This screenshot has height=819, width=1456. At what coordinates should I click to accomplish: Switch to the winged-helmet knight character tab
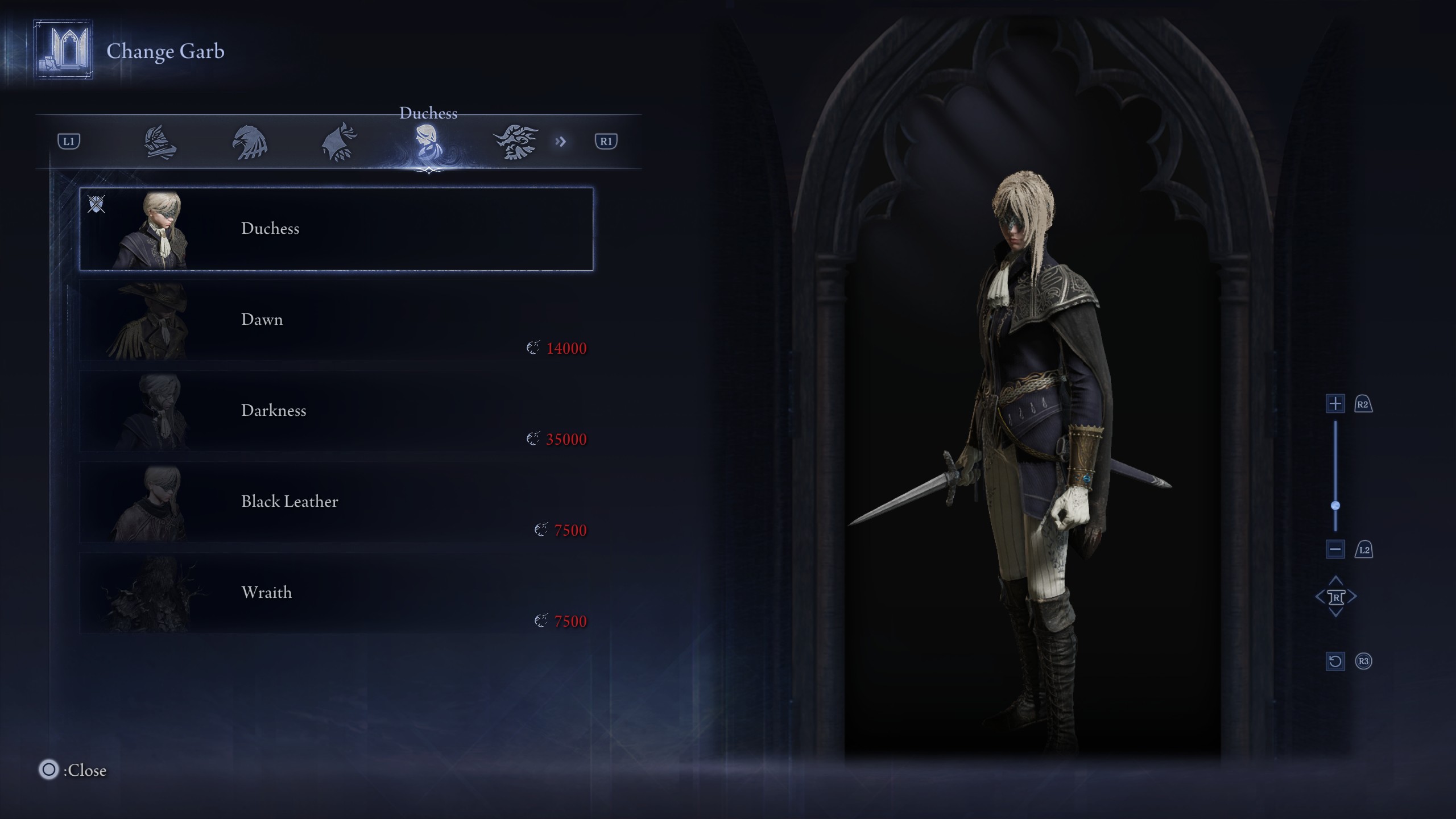(x=160, y=142)
